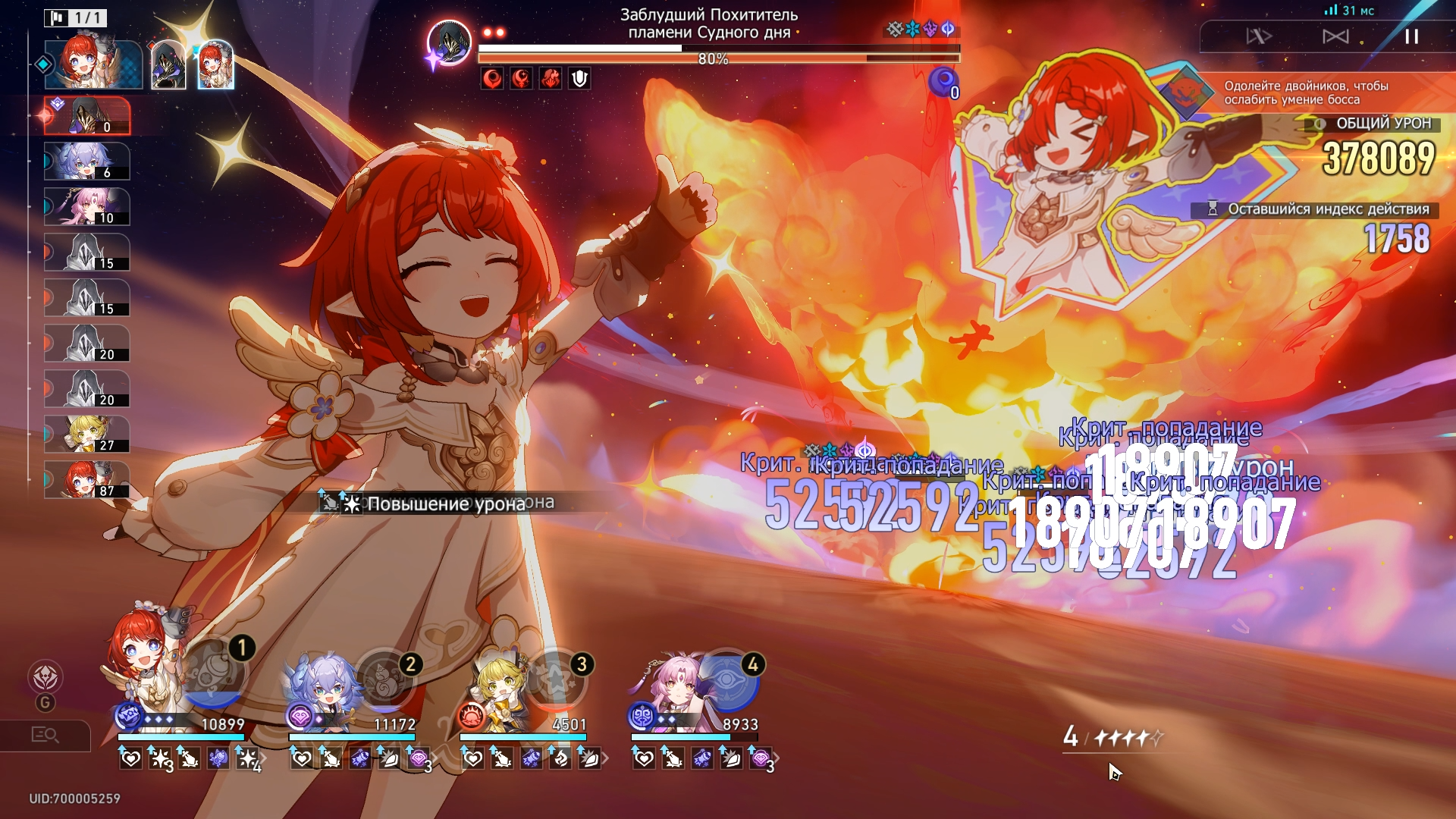The width and height of the screenshot is (1456, 819).
Task: Toggle auto-battle mode
Action: 1335,36
